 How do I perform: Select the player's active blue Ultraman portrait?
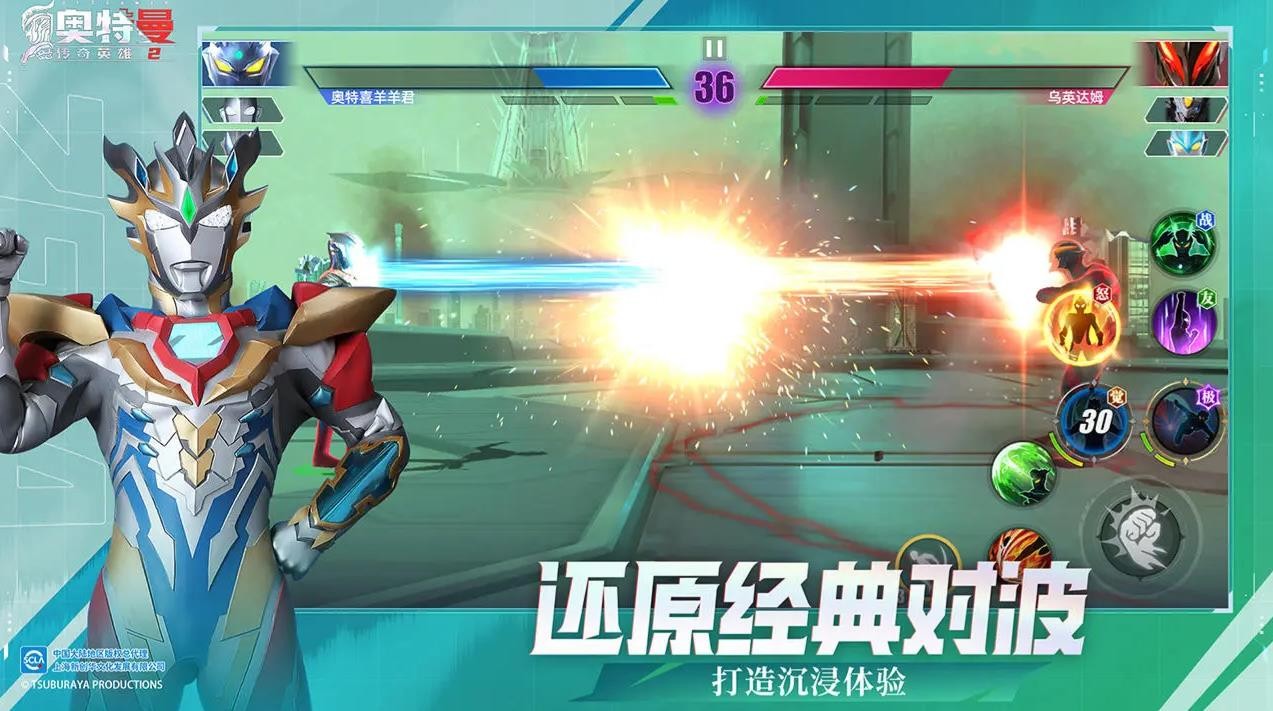(x=242, y=63)
